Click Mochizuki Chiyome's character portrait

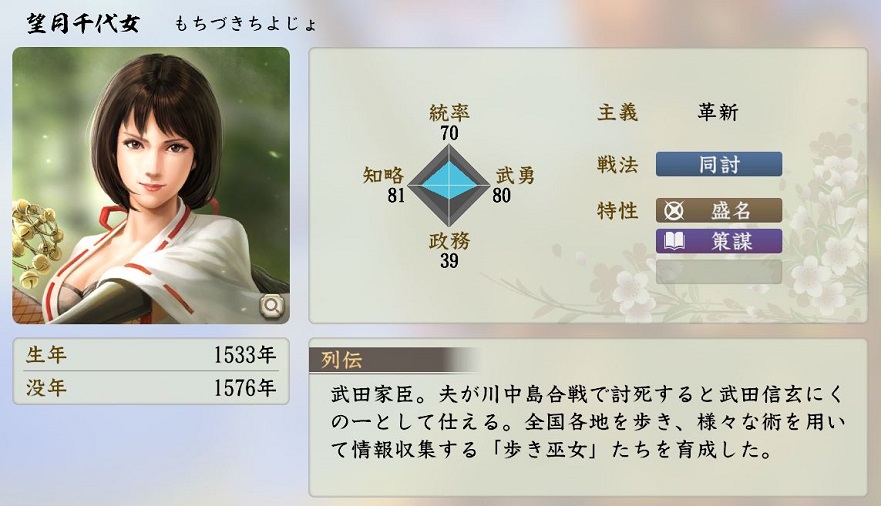click(x=150, y=185)
